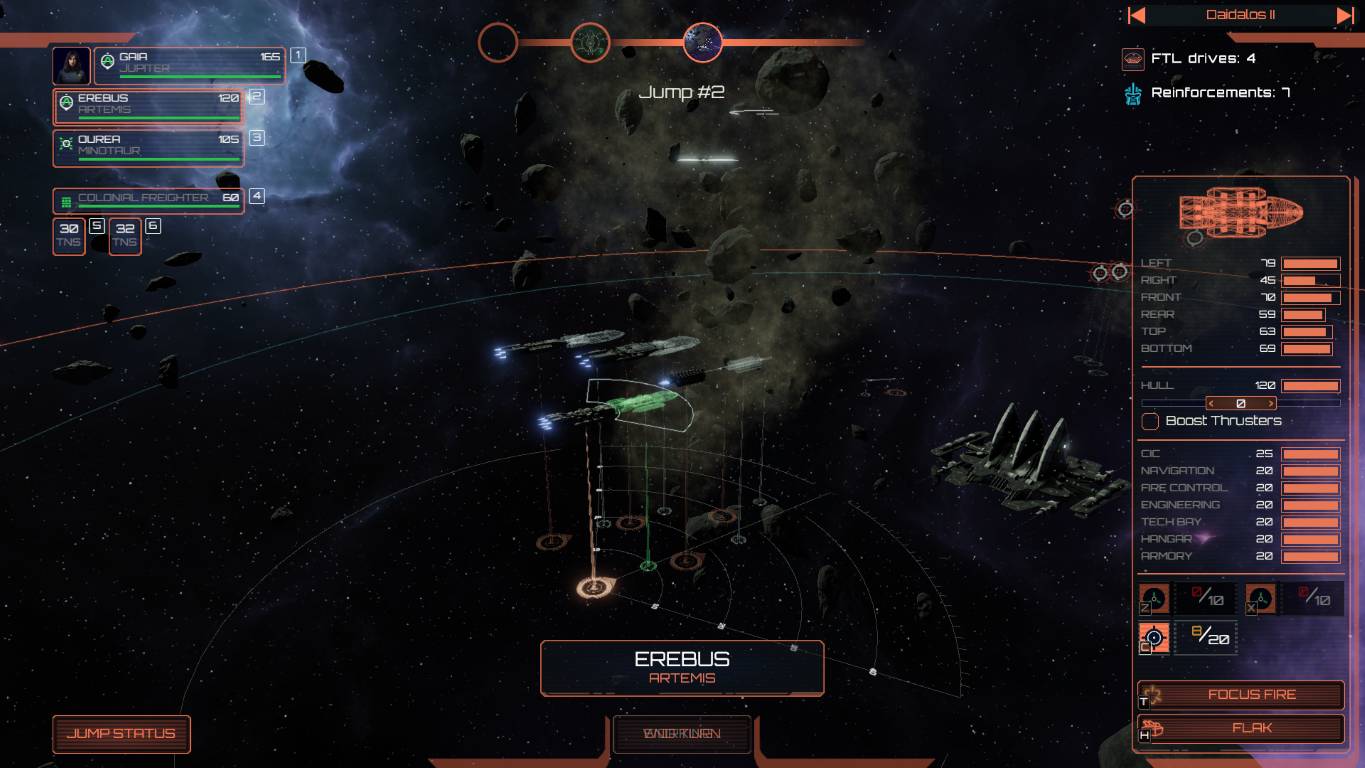
Task: Open the Jump Status panel
Action: click(x=121, y=734)
